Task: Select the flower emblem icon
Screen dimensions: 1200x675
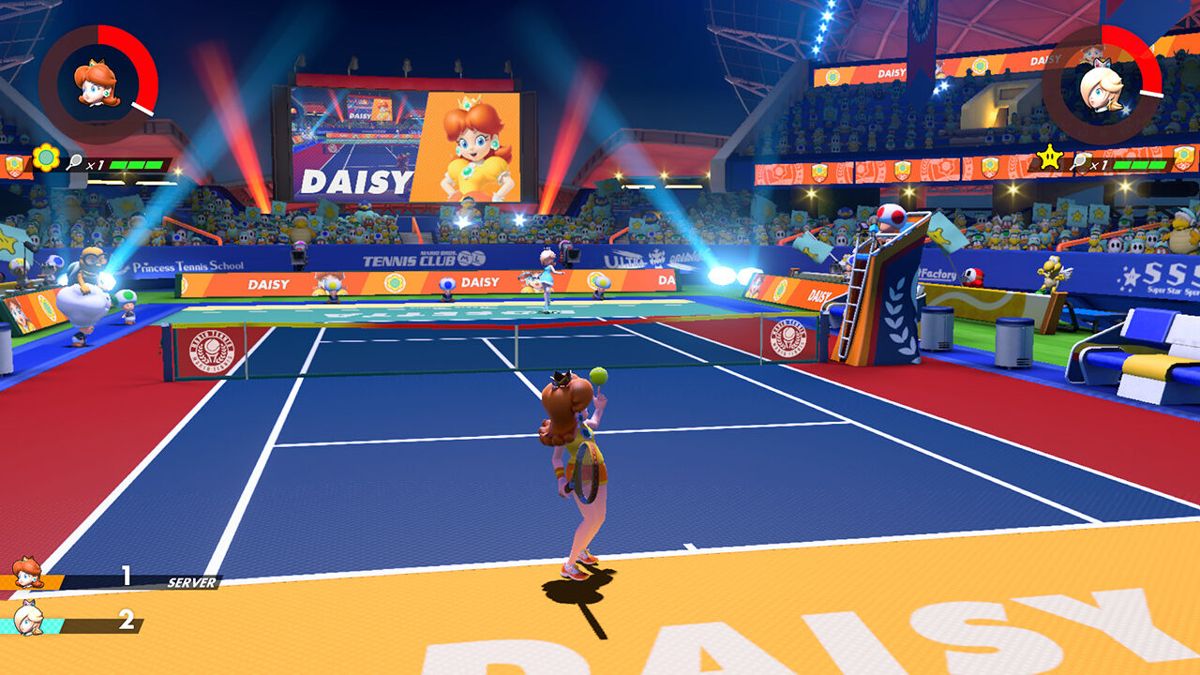Action: [46, 158]
